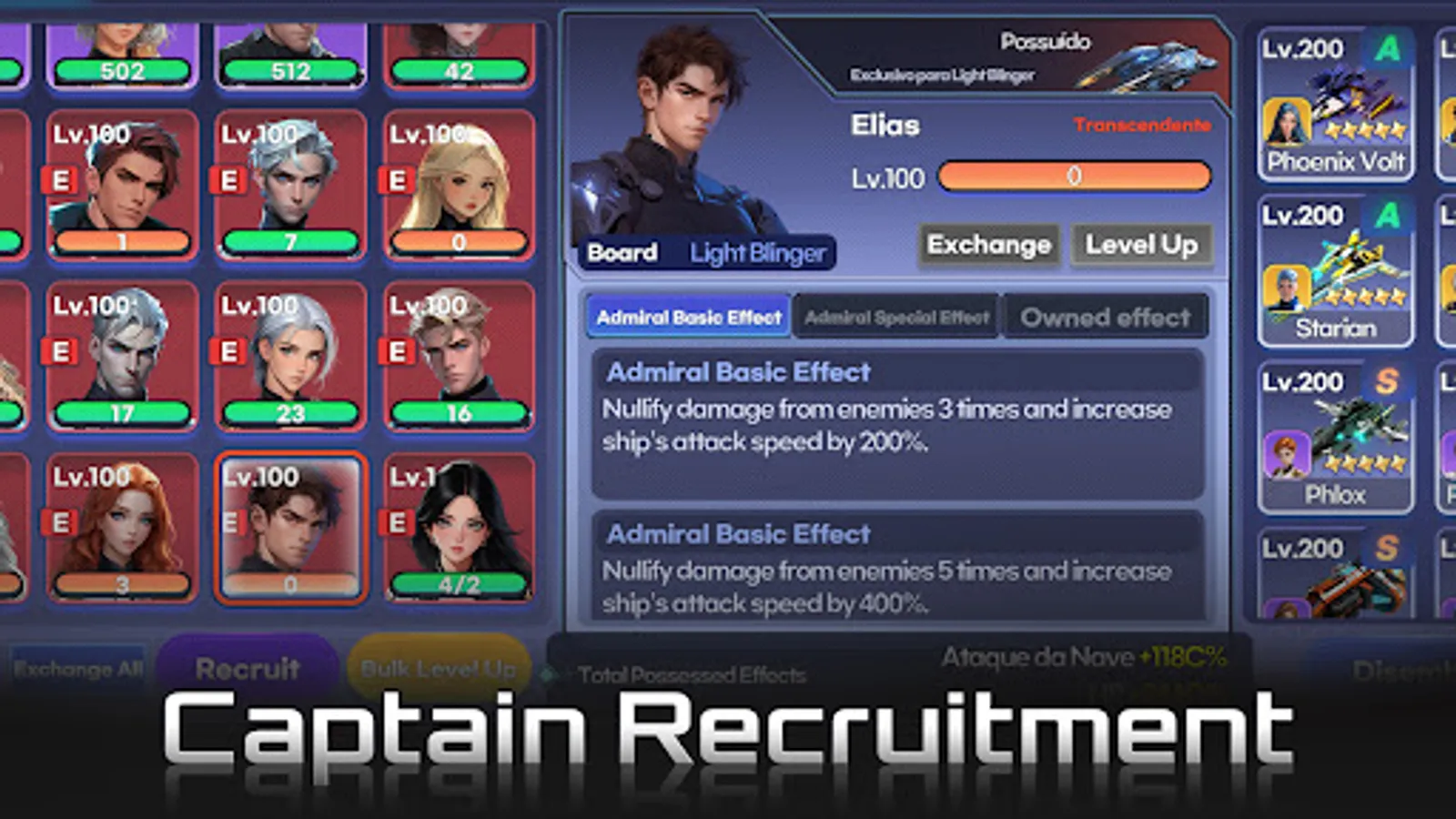
Task: Select the currently highlighted Elias portrait card
Action: (291, 528)
